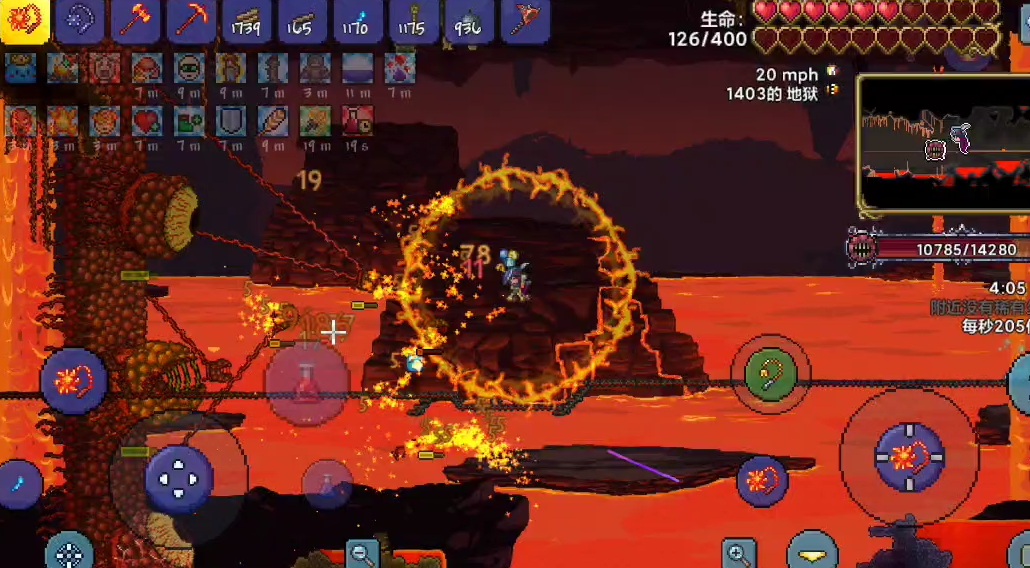The height and width of the screenshot is (568, 1030).
Task: Zoom in with the plus magnifier
Action: pyautogui.click(x=739, y=553)
